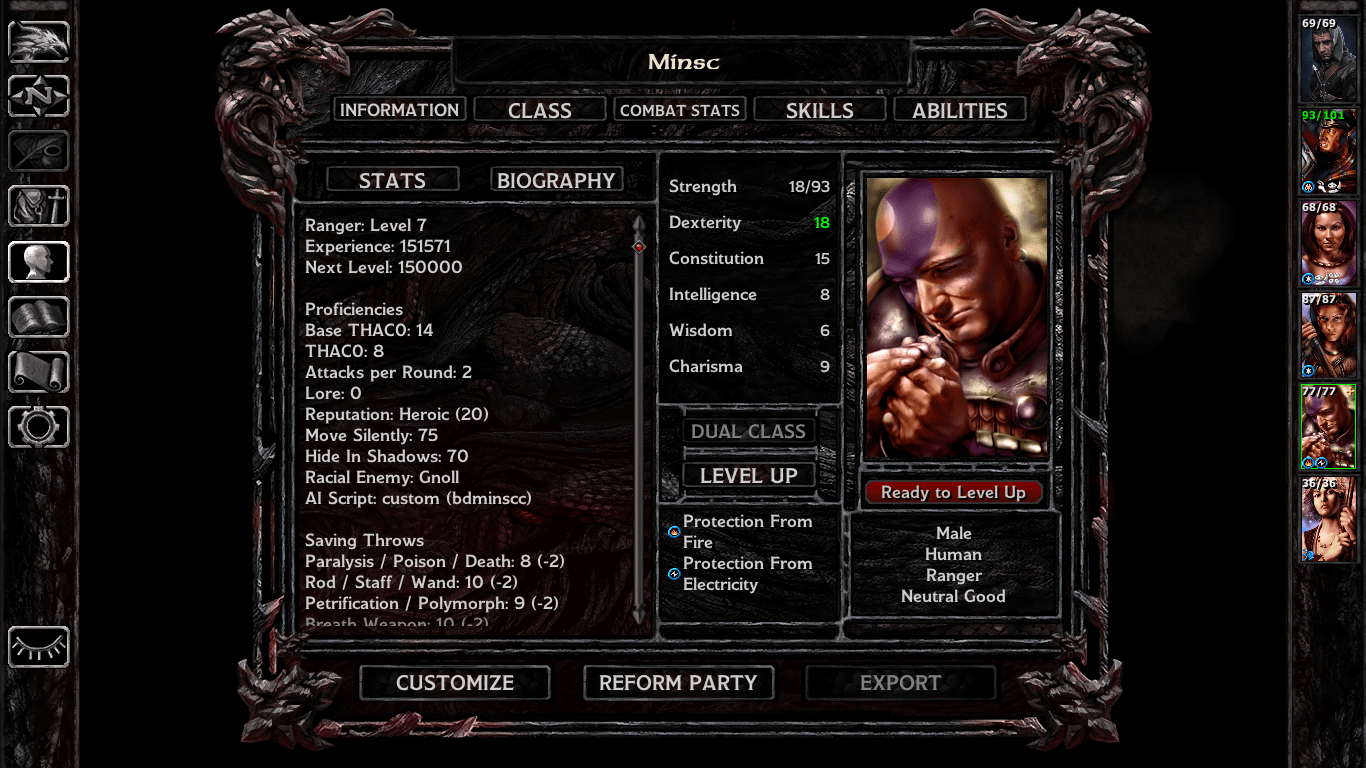This screenshot has height=768, width=1366.
Task: Open the inventory screen icon
Action: coord(38,207)
